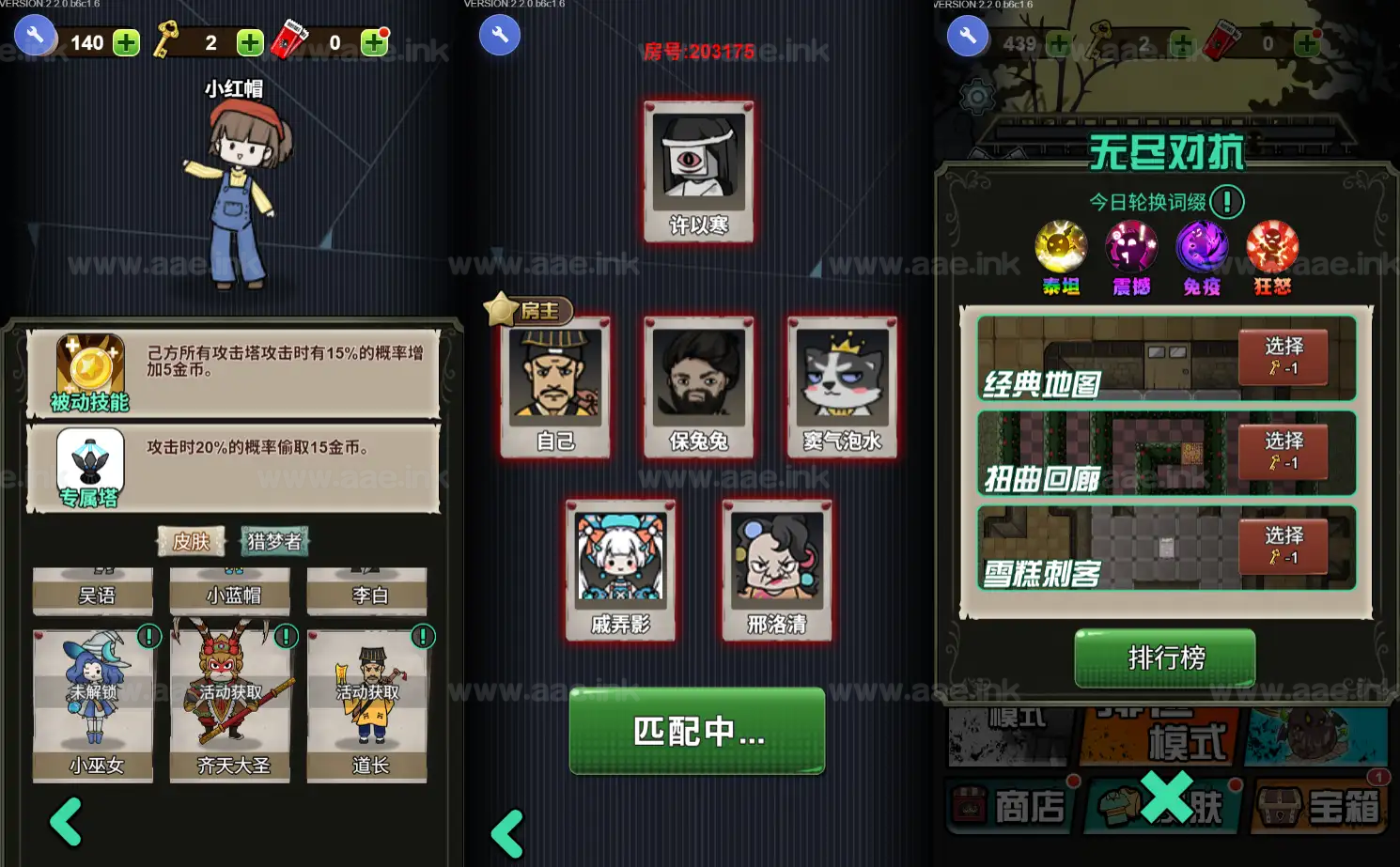
Task: View player 保兔兔 portrait card
Action: [x=698, y=386]
